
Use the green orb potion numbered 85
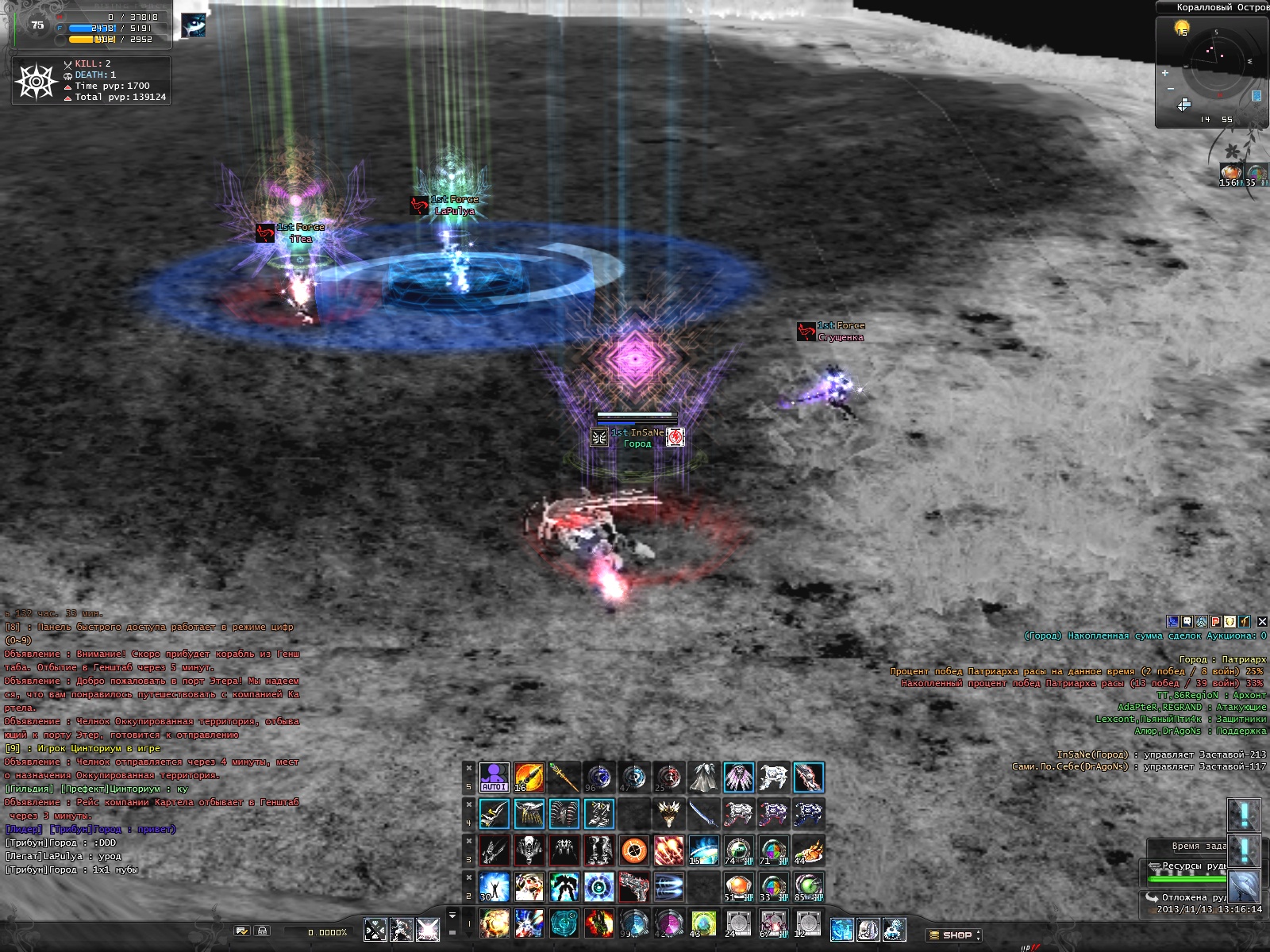point(808,886)
